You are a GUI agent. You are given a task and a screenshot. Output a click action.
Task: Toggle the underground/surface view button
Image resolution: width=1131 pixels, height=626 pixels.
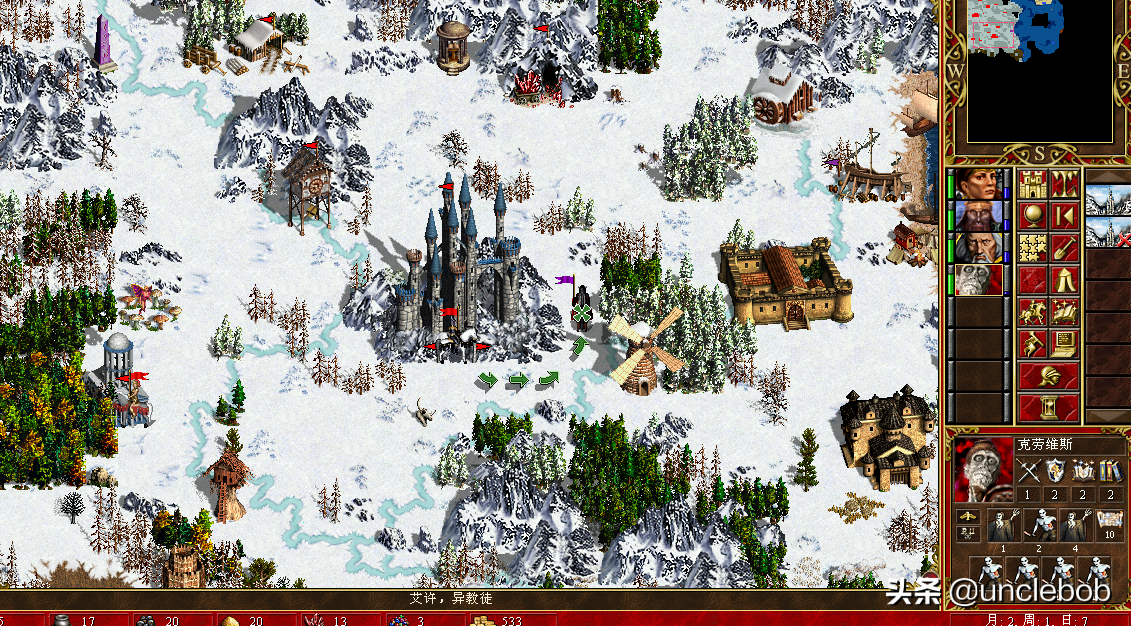point(1064,185)
